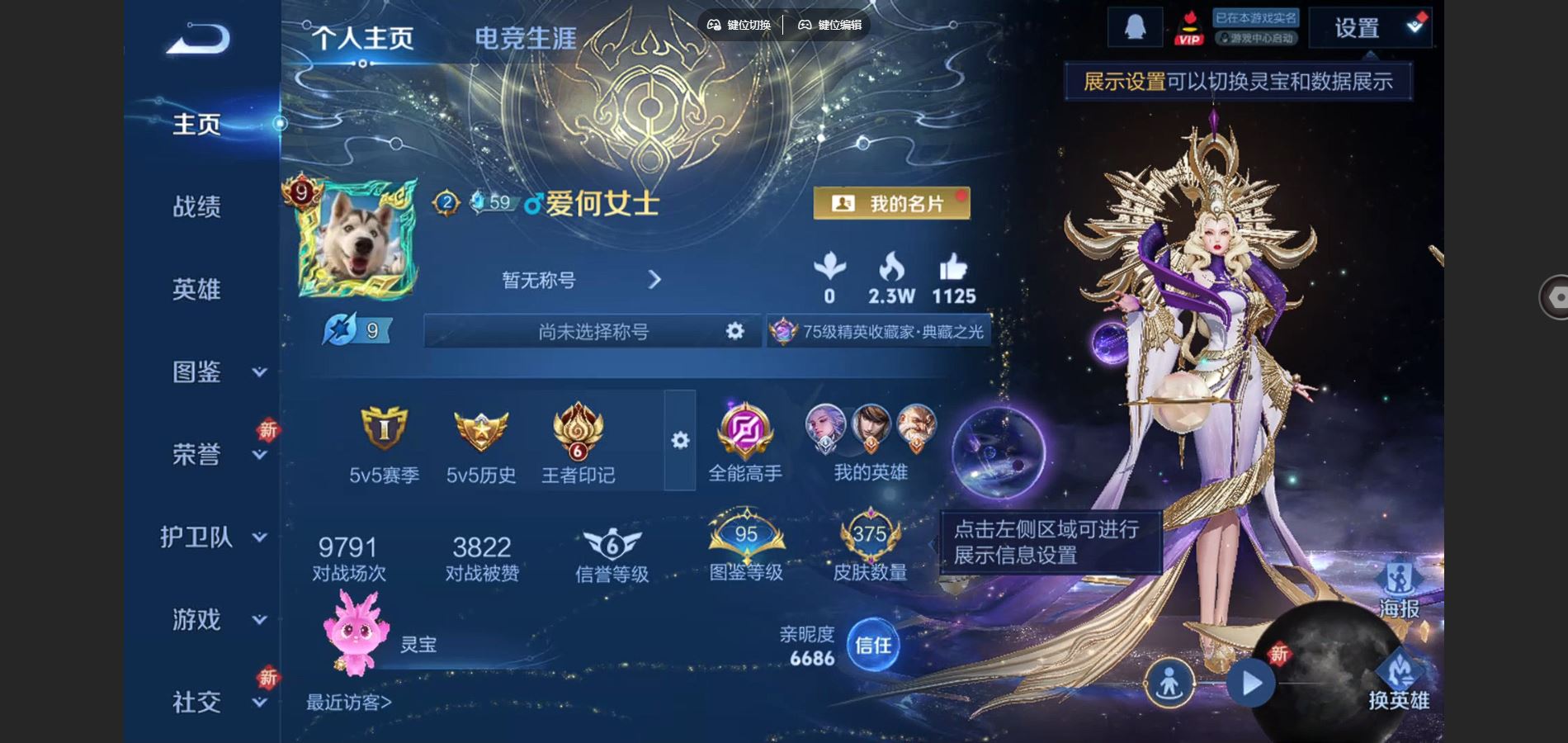Click the gear next to 王者印记

[679, 442]
